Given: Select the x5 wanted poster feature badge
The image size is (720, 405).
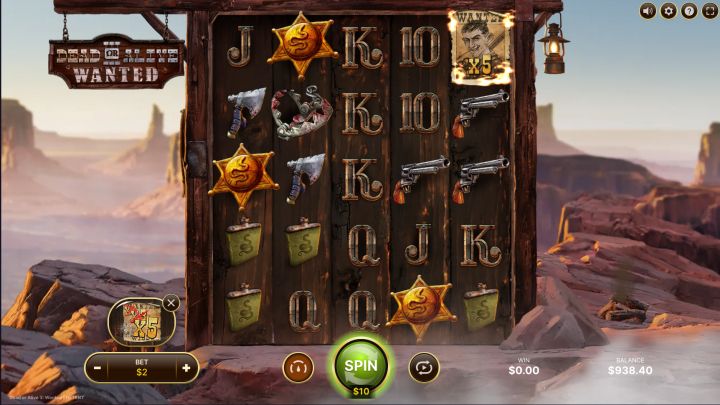Looking at the screenshot, I should [138, 322].
